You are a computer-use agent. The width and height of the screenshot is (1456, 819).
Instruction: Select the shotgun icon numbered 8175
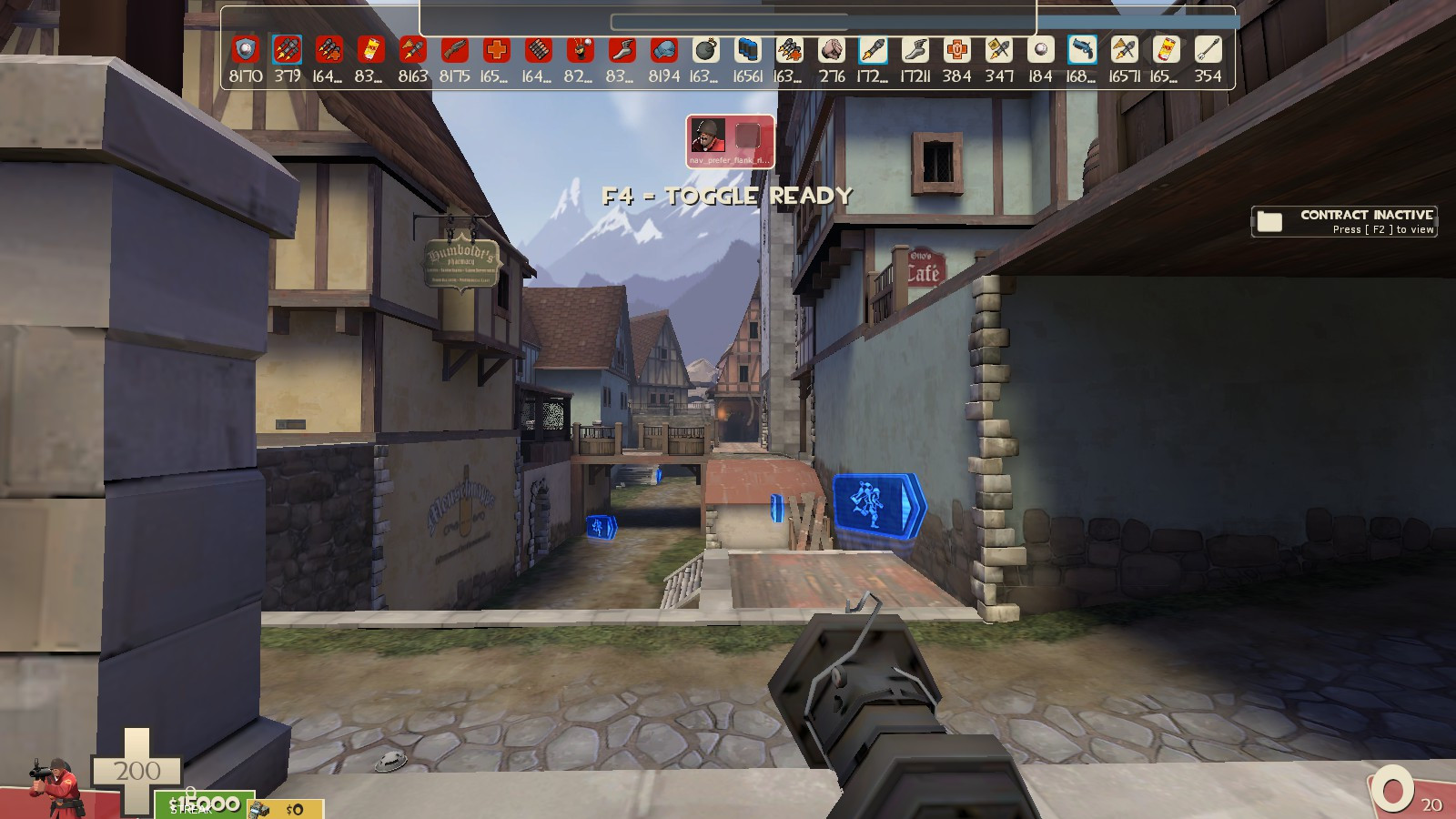tap(456, 50)
